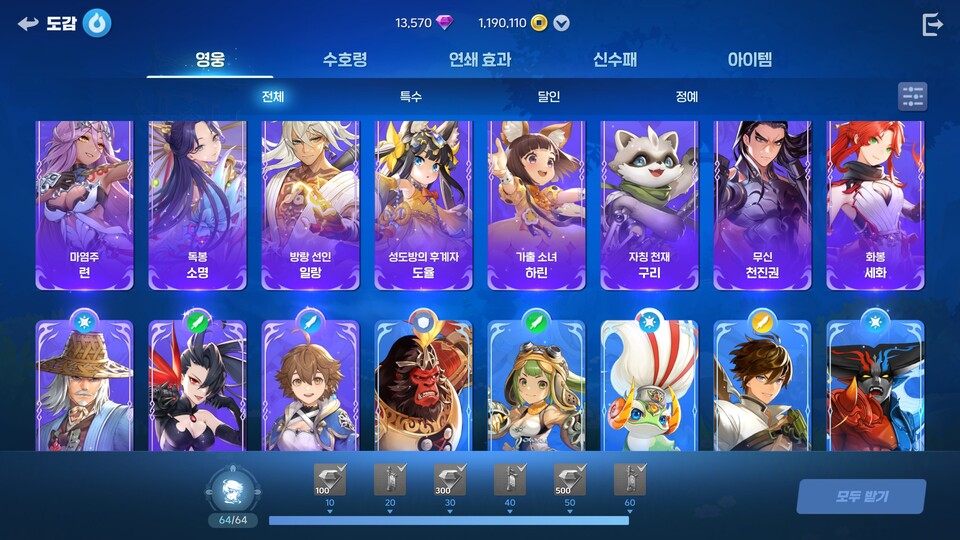Click the exit icon in top corner

coord(932,25)
